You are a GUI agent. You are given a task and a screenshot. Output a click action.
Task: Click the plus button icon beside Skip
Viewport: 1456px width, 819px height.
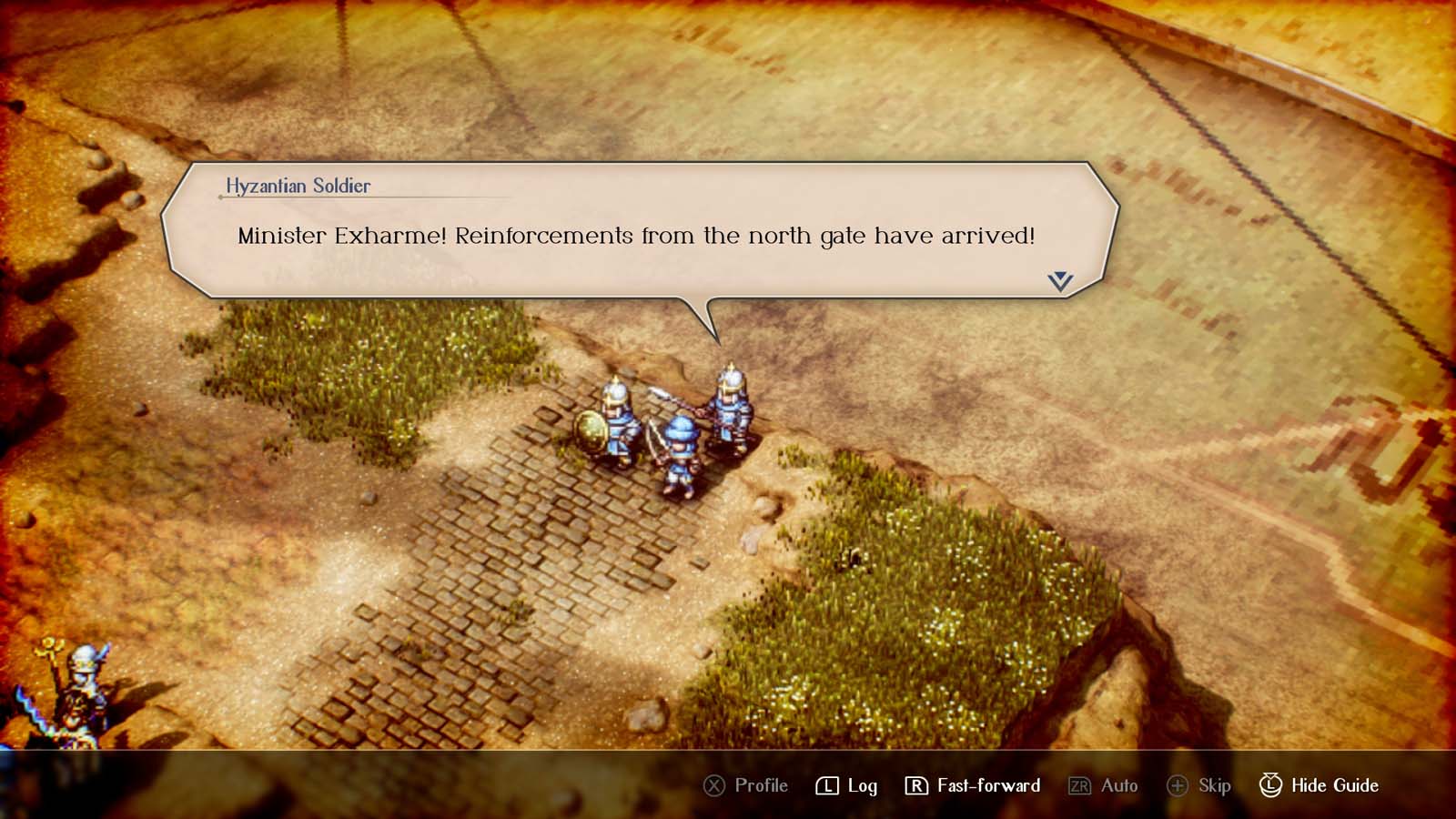[1178, 784]
